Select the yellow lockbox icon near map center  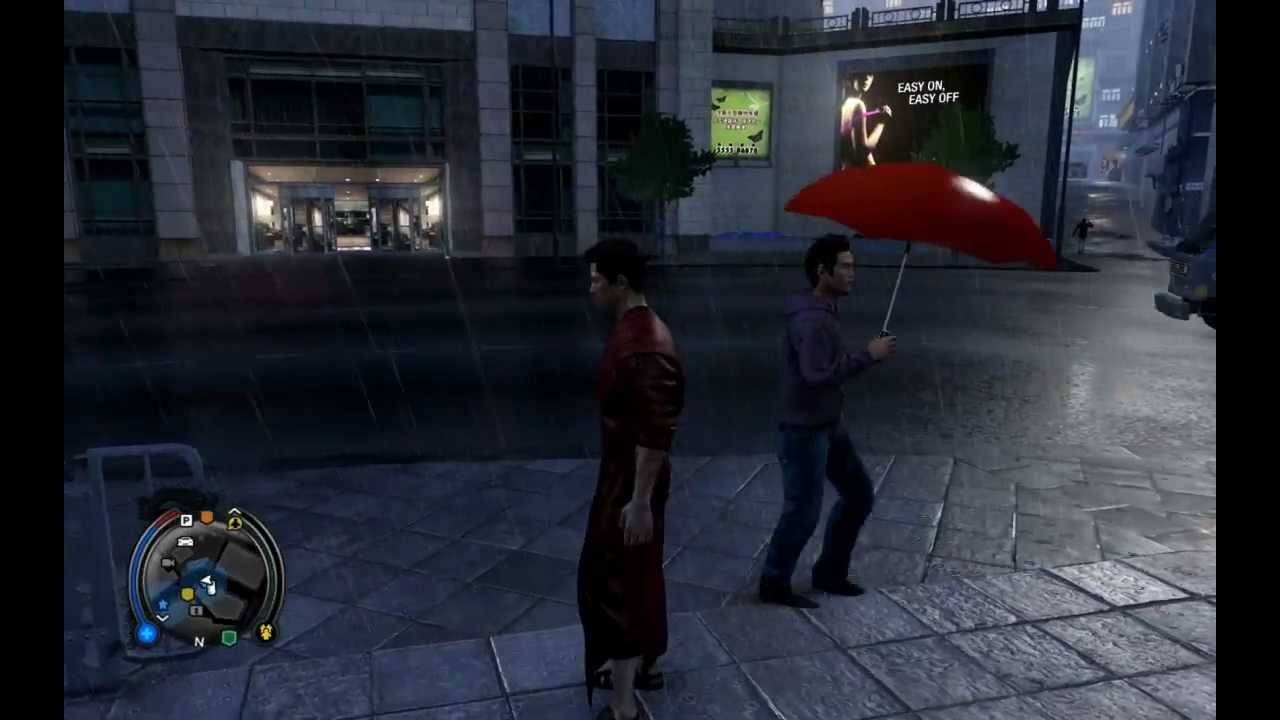(x=187, y=593)
